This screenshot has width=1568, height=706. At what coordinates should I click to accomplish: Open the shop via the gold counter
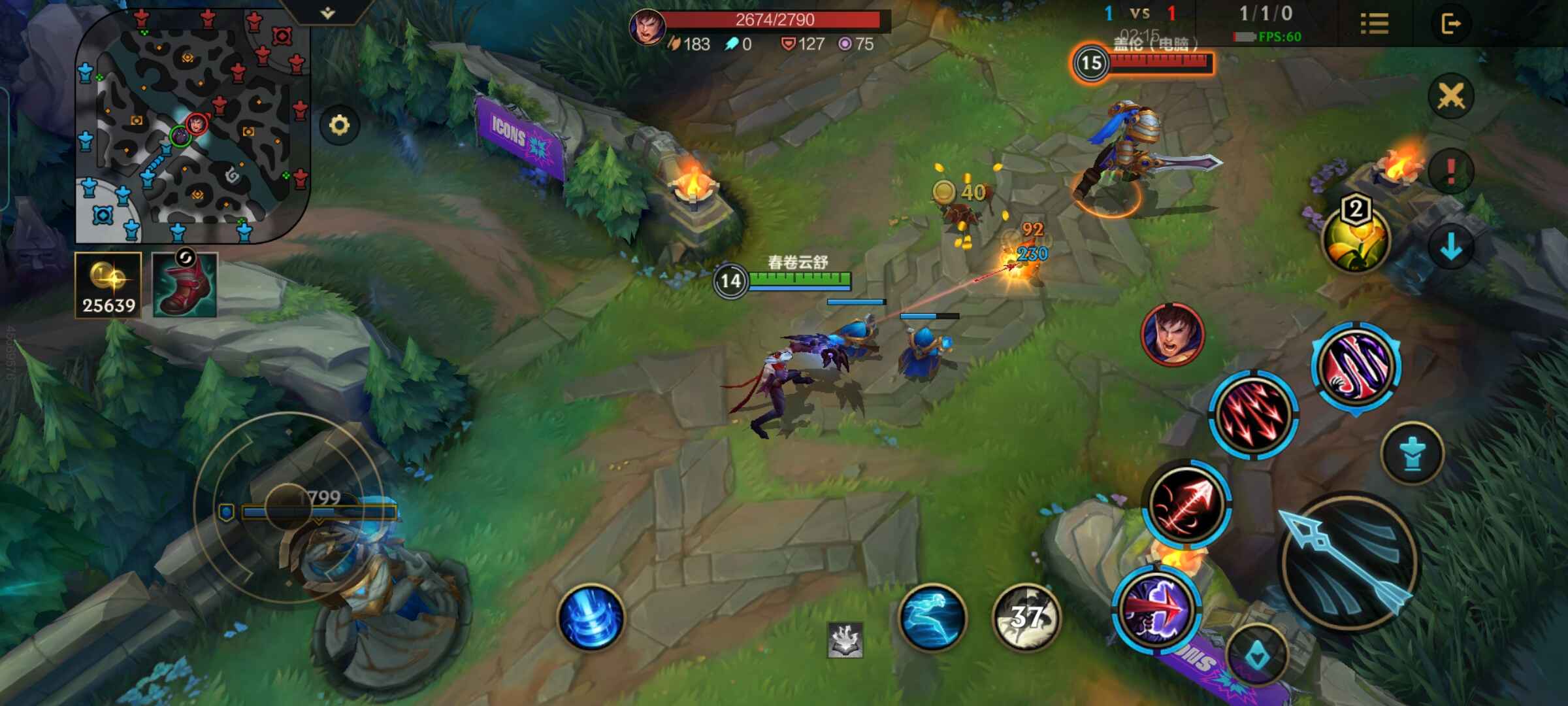point(108,286)
